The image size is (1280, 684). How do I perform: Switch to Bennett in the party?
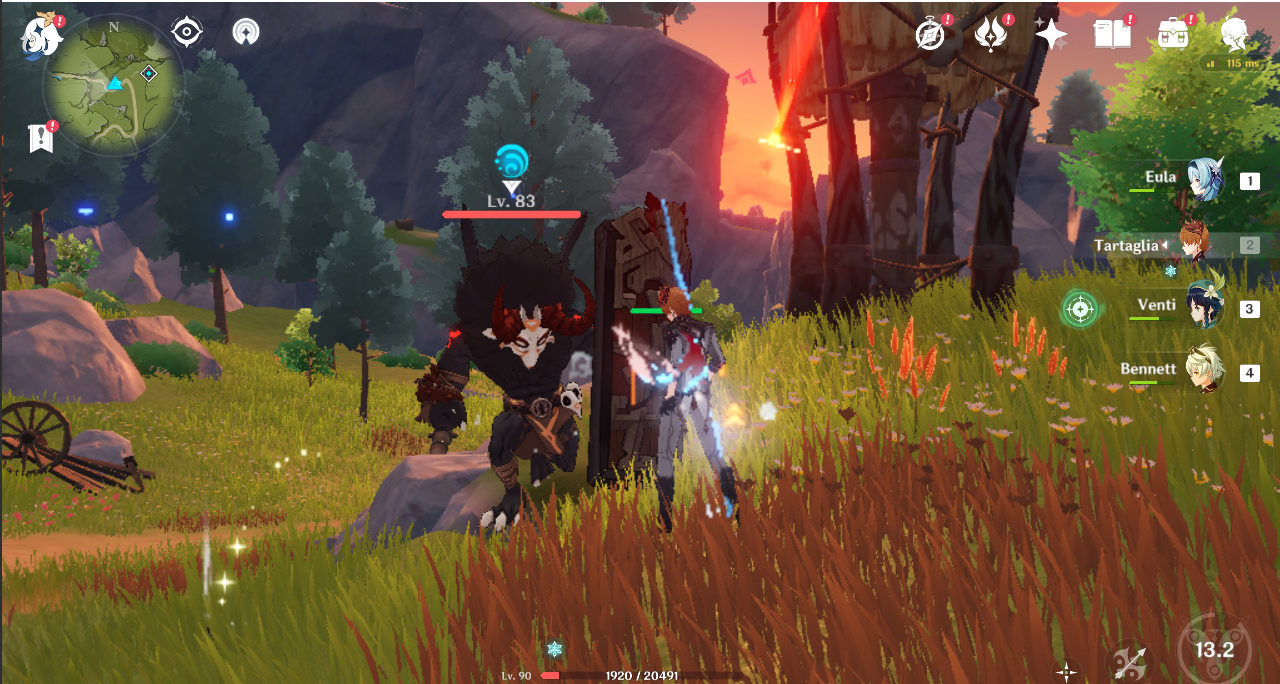point(1205,372)
